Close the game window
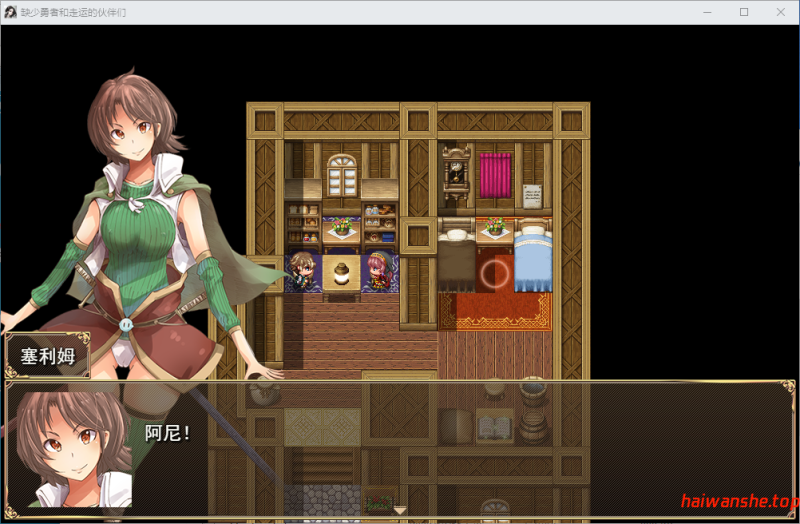The width and height of the screenshot is (800, 524). coord(779,12)
